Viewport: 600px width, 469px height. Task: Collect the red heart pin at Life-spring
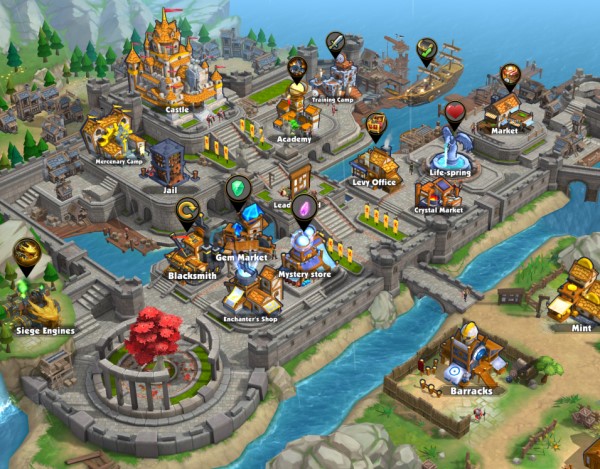pos(456,111)
